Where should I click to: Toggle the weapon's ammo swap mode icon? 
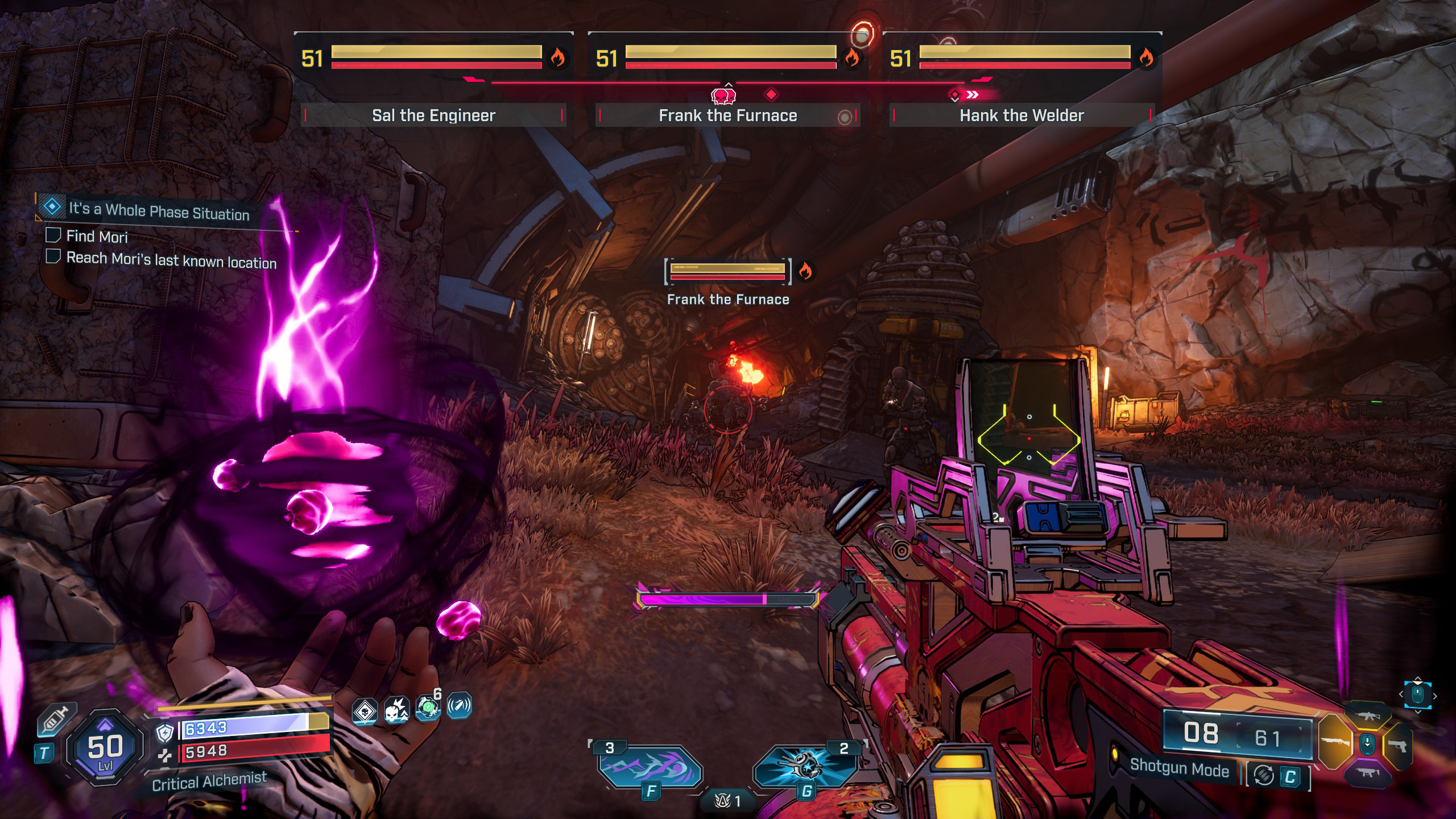[1264, 775]
